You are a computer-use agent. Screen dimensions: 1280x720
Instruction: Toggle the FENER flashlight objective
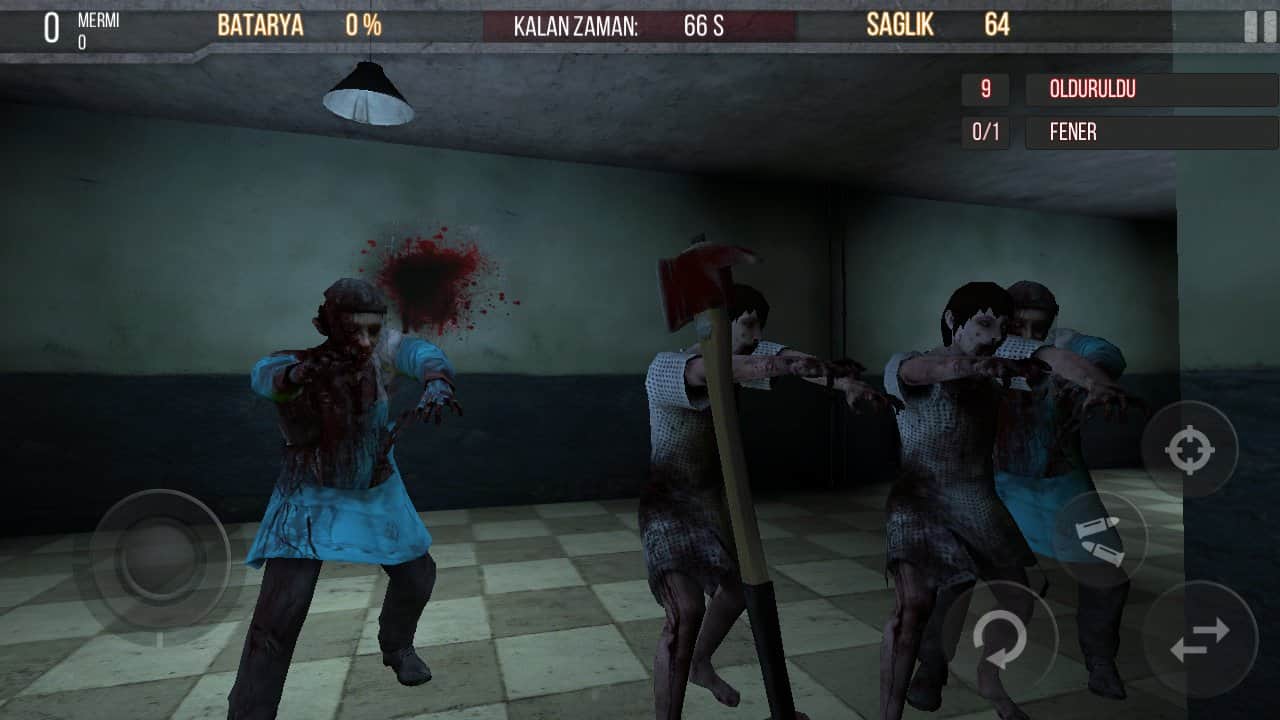1148,132
